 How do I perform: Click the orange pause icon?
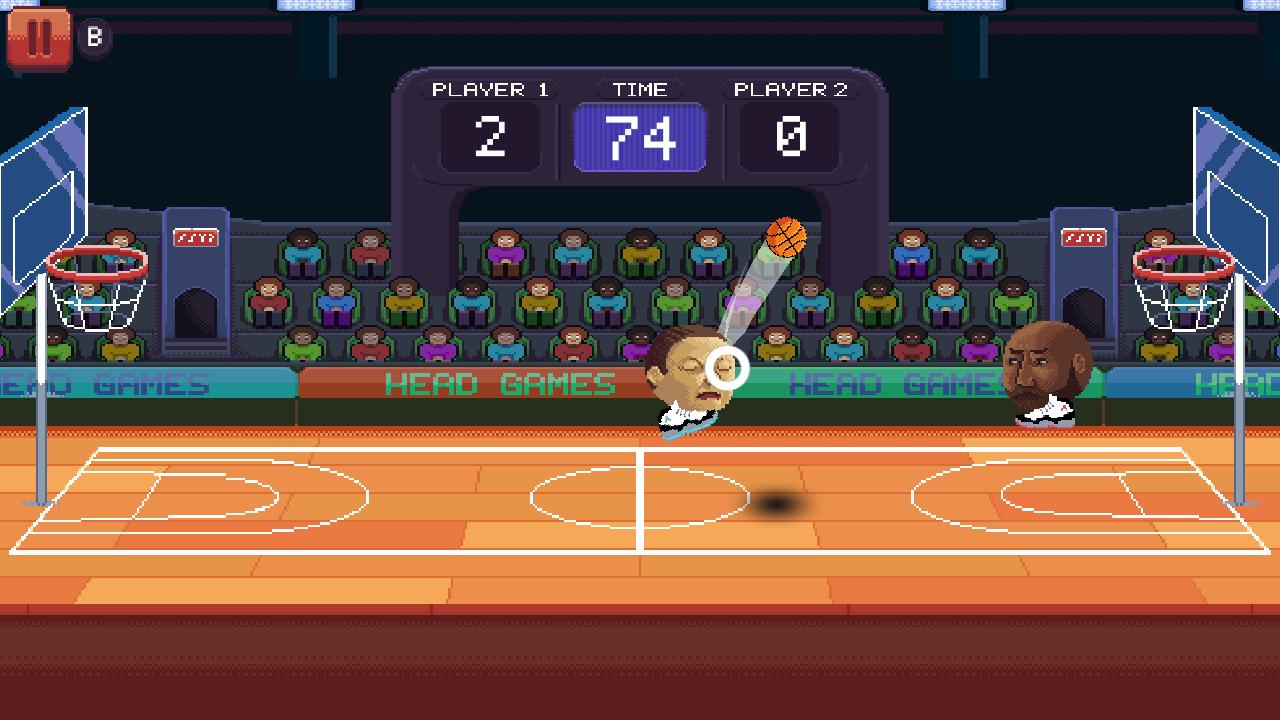38,38
